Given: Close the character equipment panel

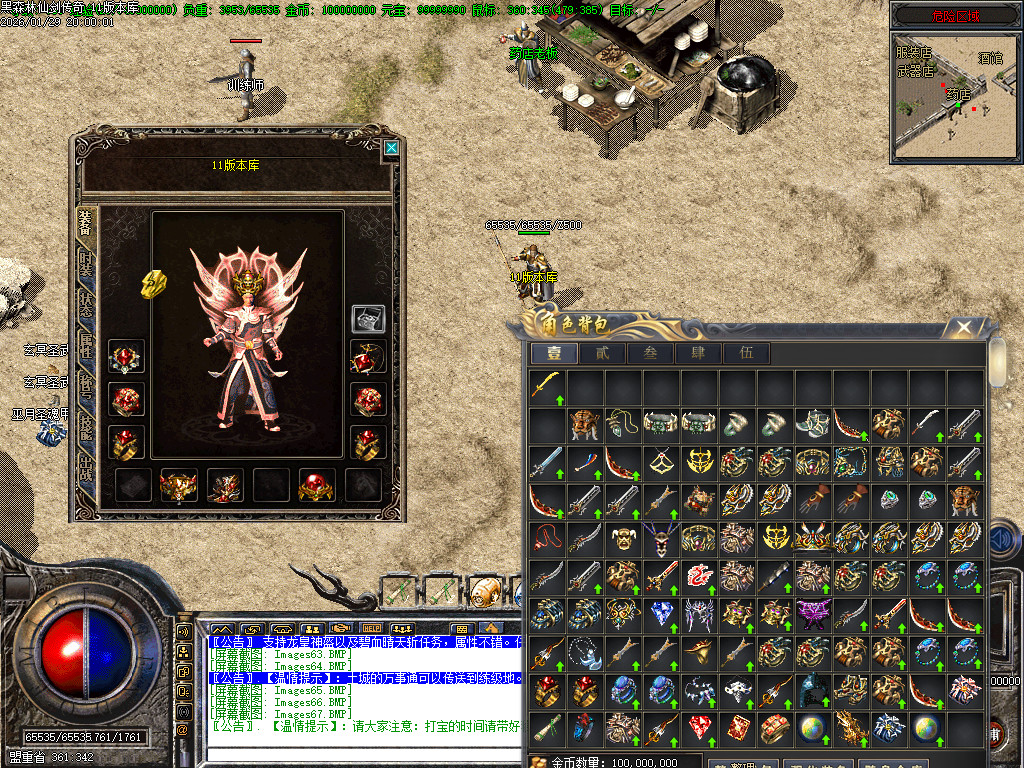Looking at the screenshot, I should (391, 148).
